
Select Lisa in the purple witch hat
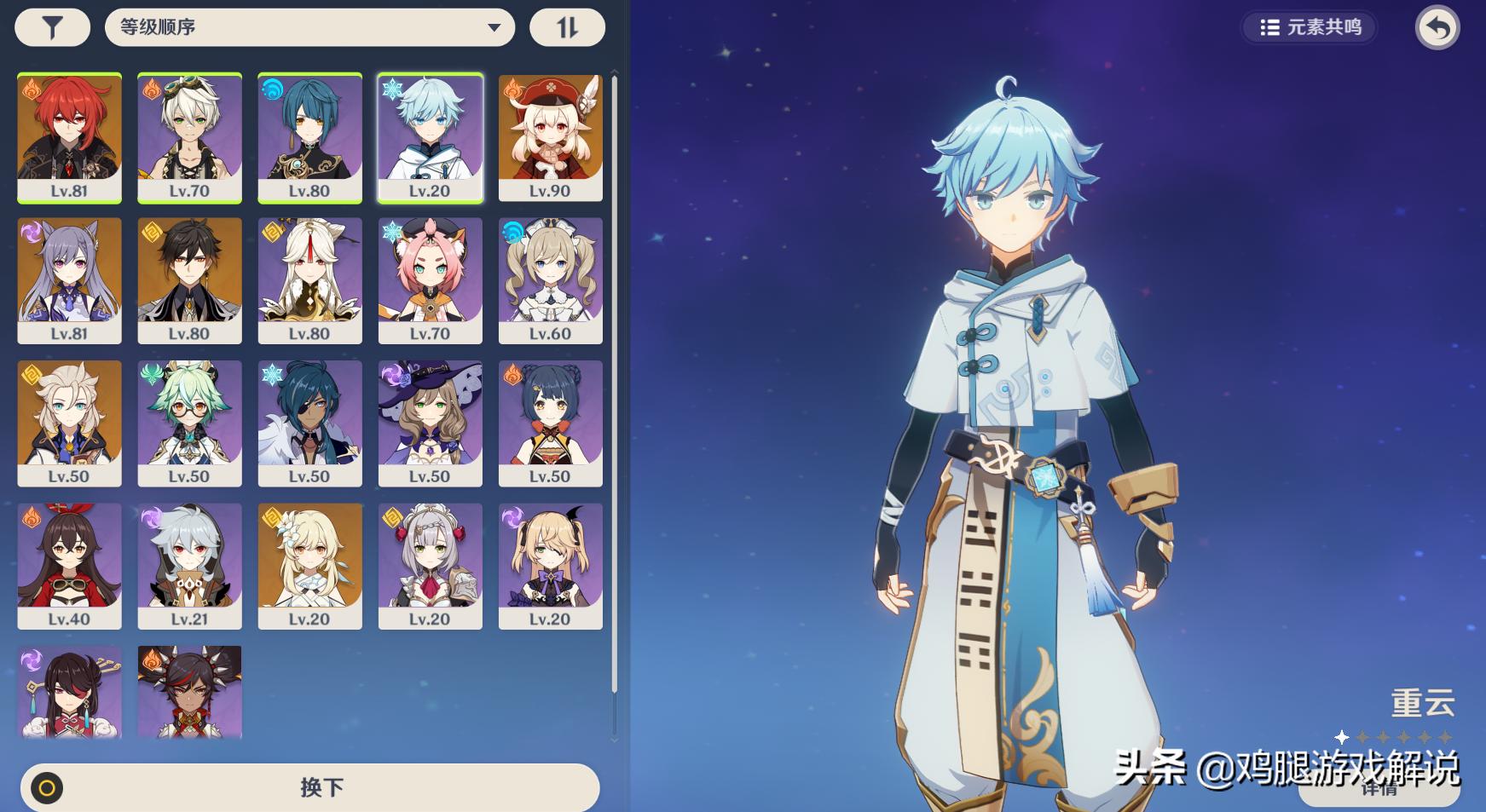click(430, 423)
